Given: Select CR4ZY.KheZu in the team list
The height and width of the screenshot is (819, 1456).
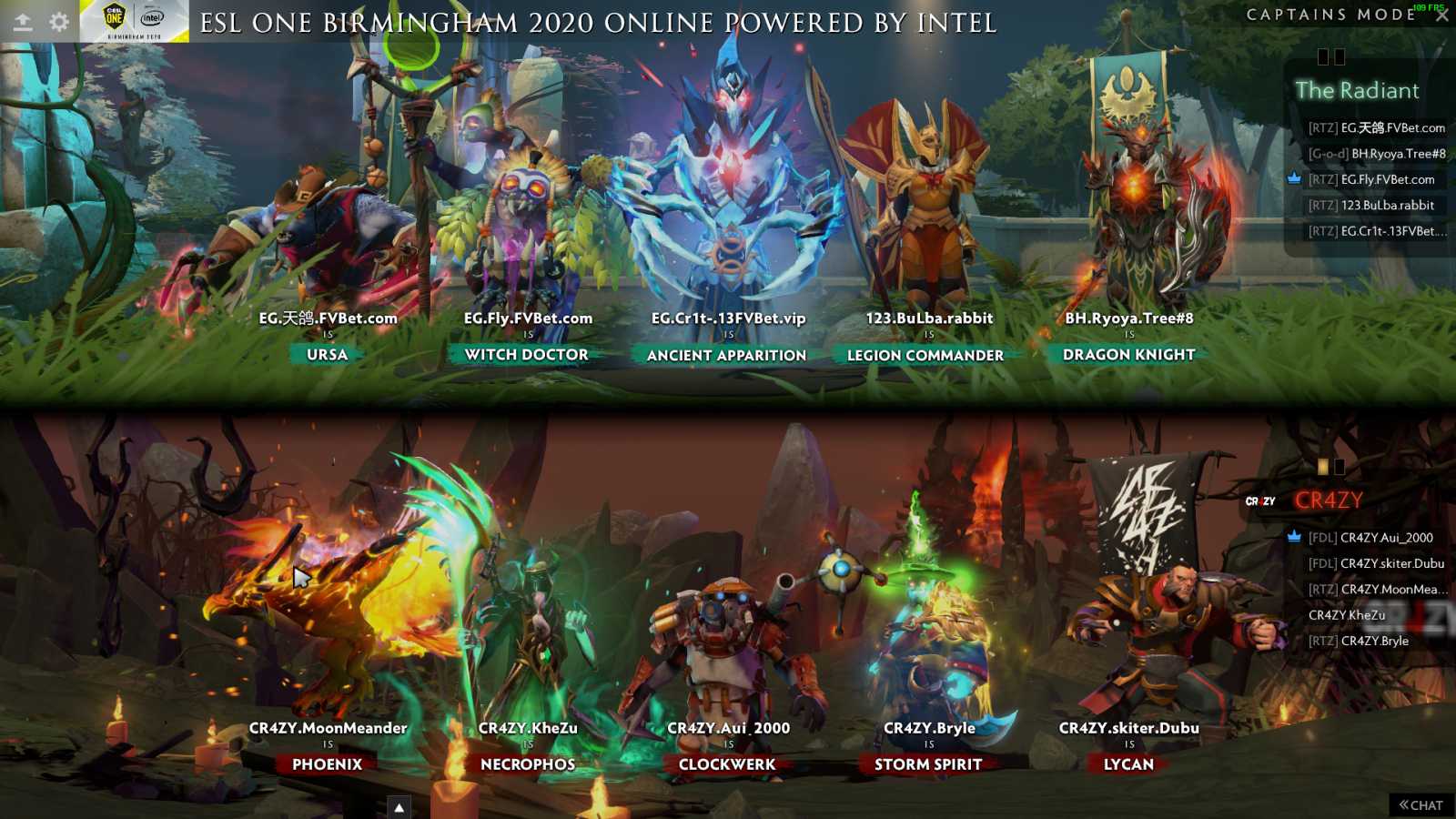Looking at the screenshot, I should pos(1347,615).
